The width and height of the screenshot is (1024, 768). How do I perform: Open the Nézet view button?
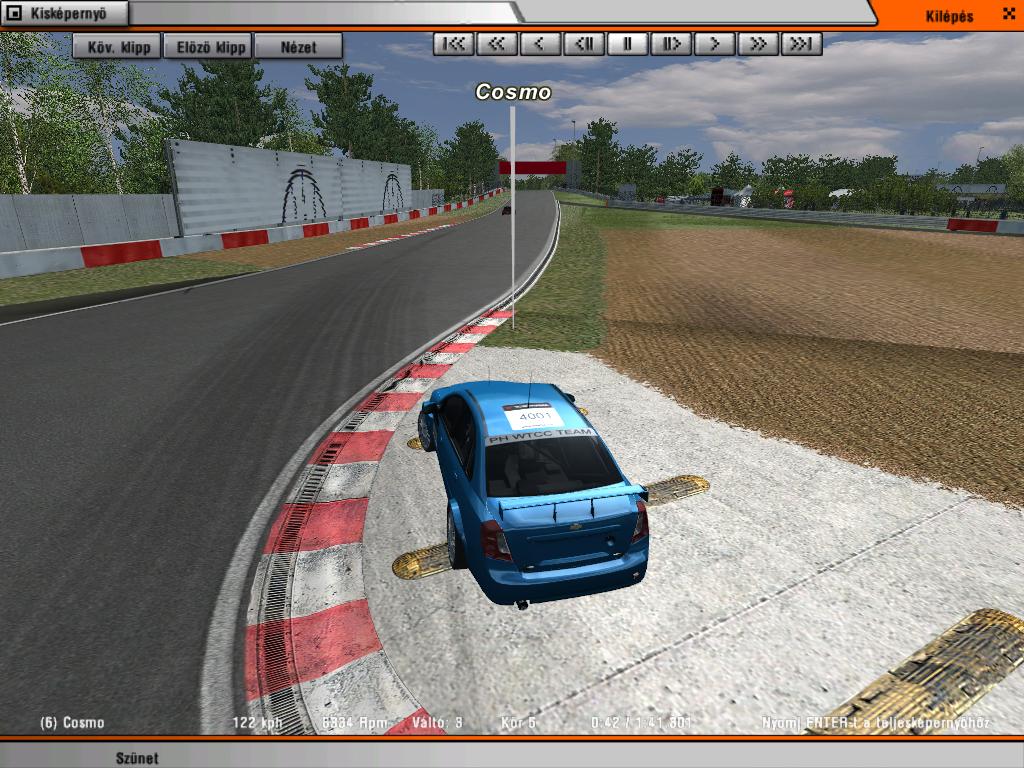click(x=298, y=46)
